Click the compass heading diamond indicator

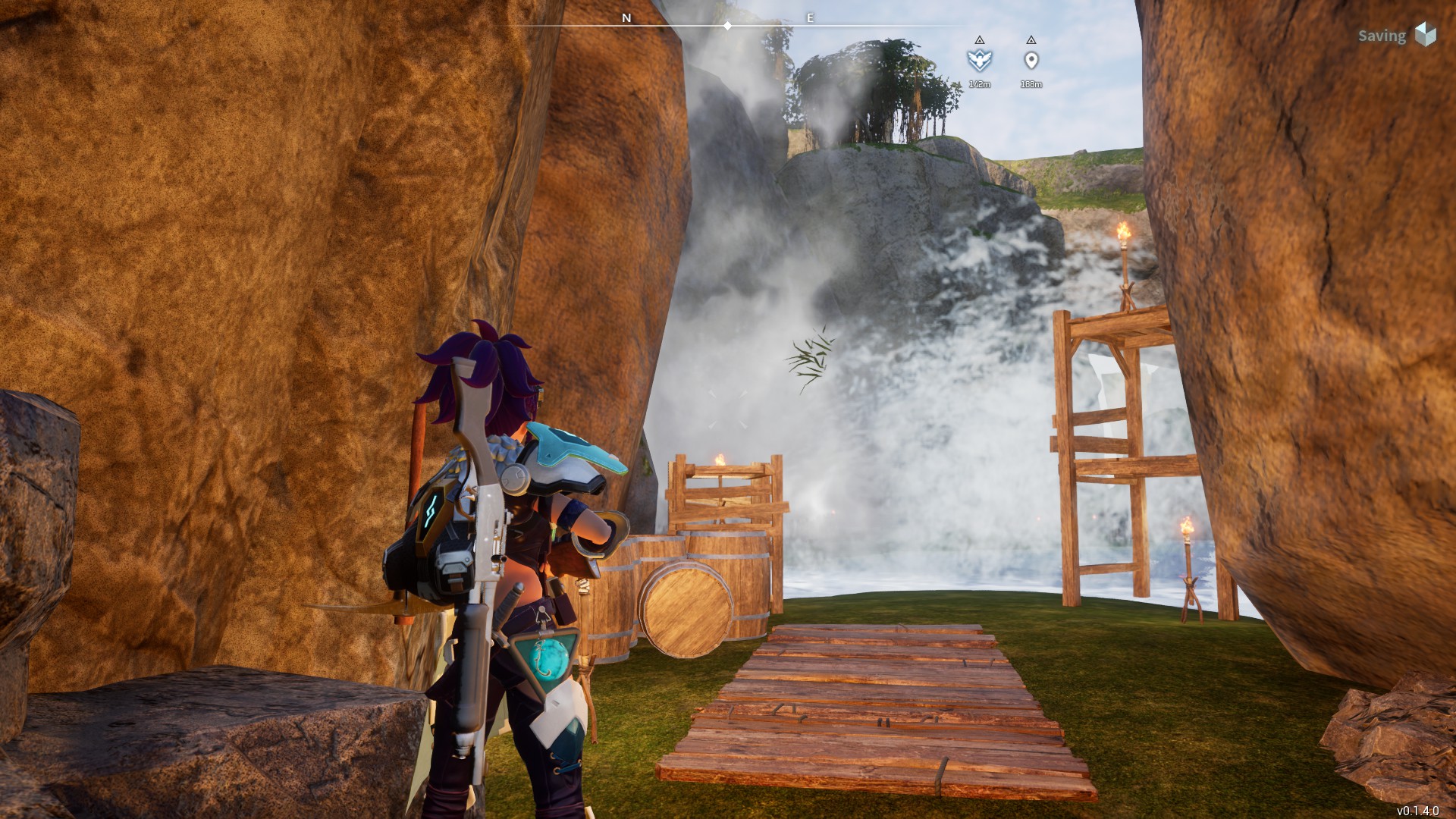pos(727,26)
